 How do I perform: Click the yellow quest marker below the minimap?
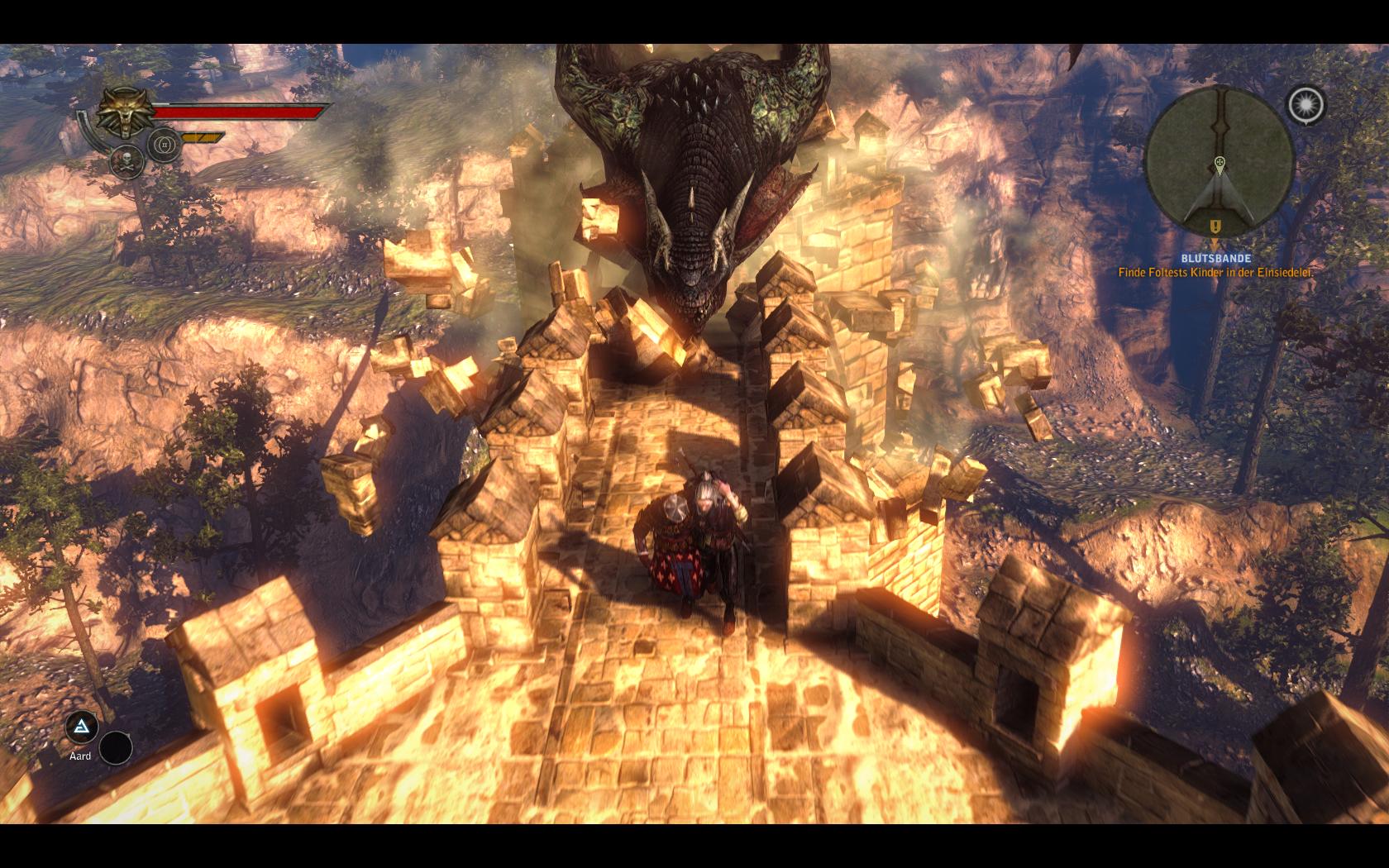1214,226
